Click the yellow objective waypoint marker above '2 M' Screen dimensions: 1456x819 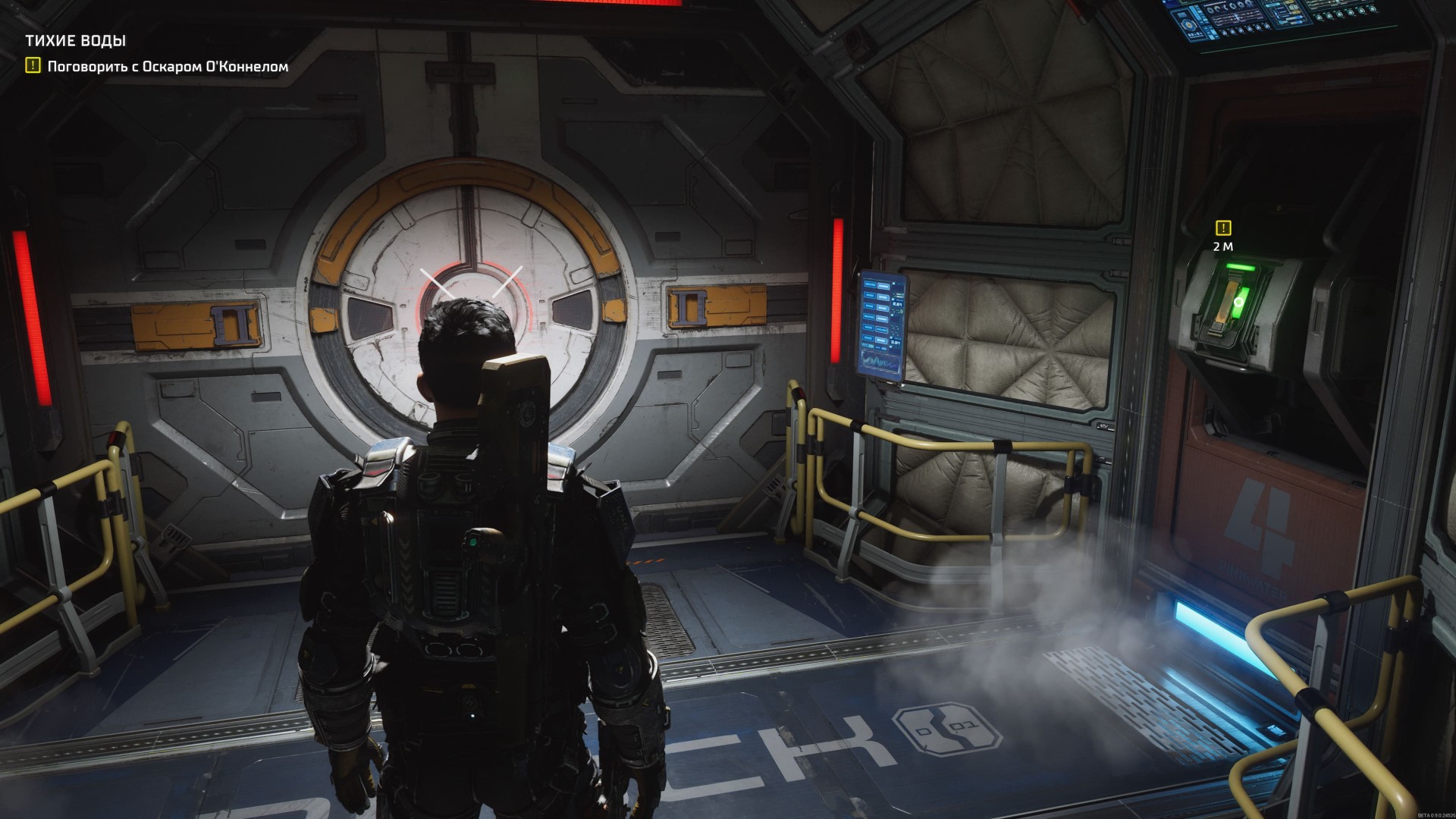click(x=1222, y=227)
